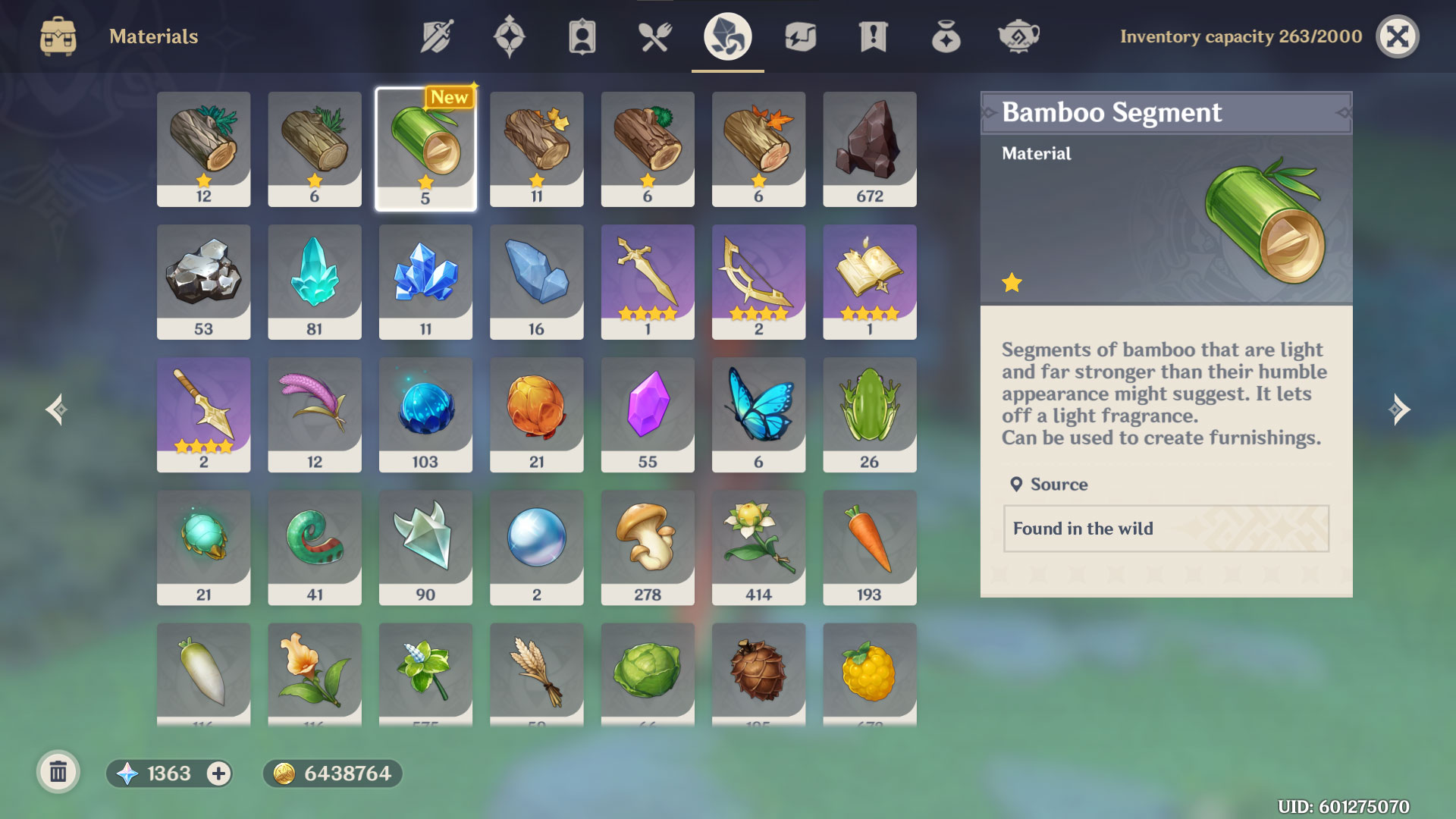
Task: Select the carrot item with count 193
Action: [869, 548]
